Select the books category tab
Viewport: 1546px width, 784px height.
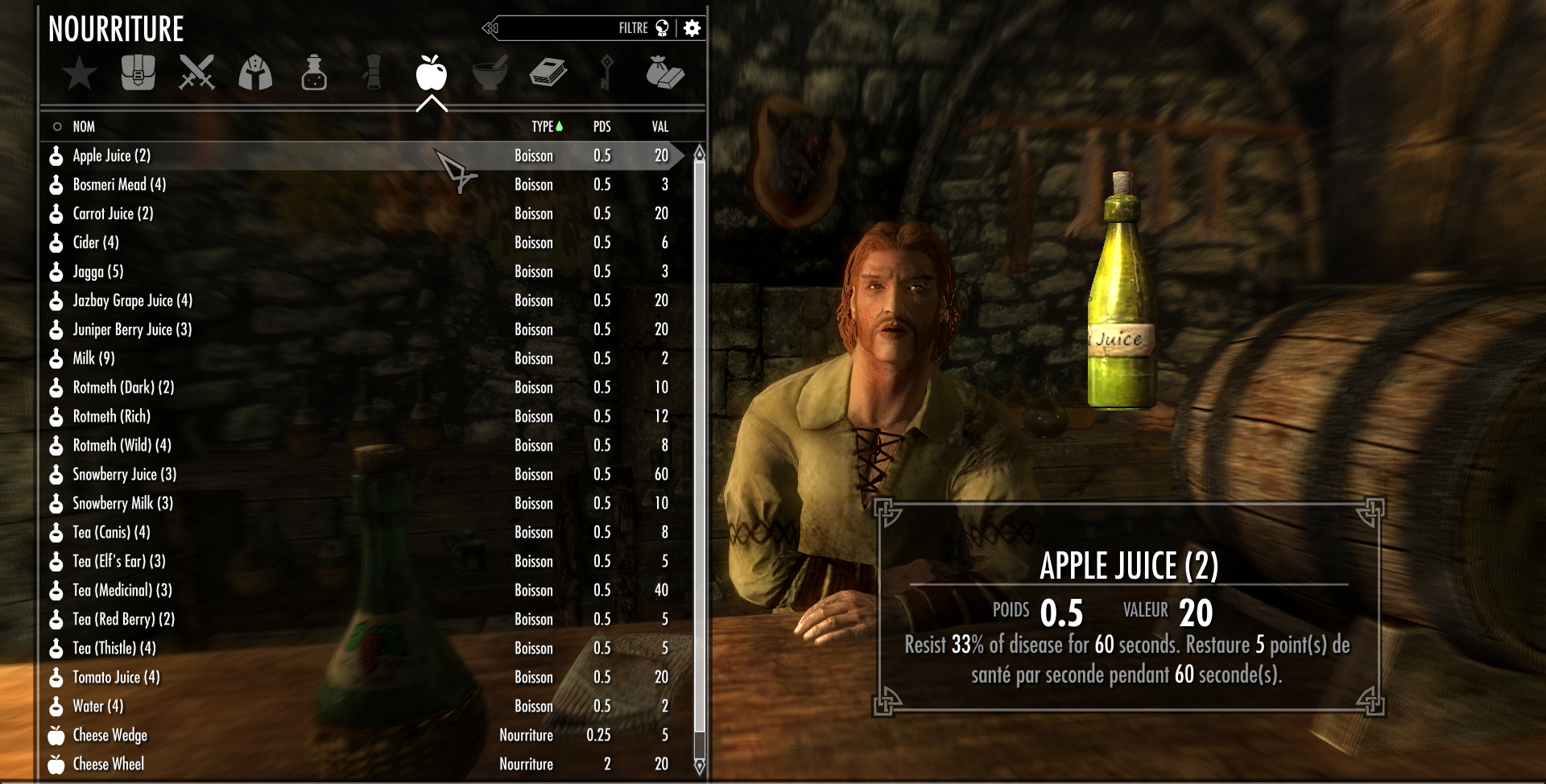click(548, 72)
